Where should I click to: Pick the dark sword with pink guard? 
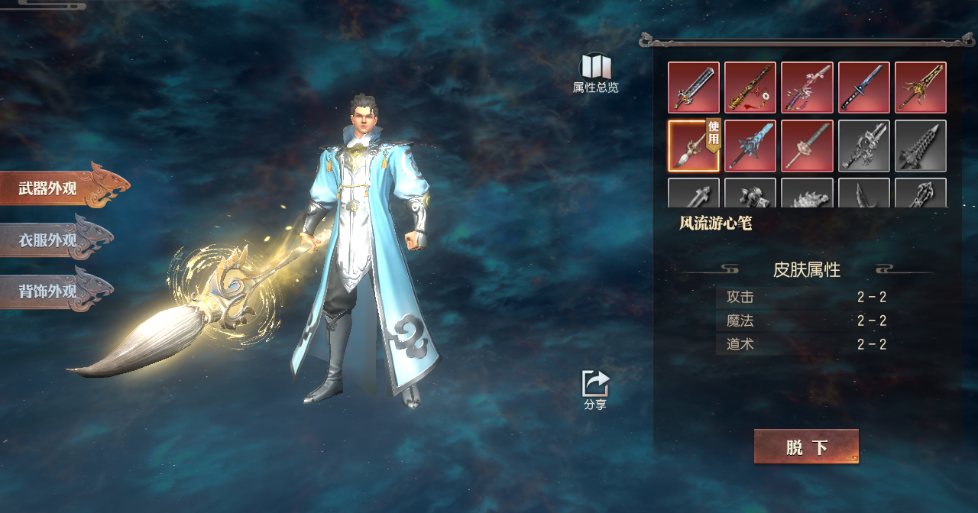tap(807, 146)
